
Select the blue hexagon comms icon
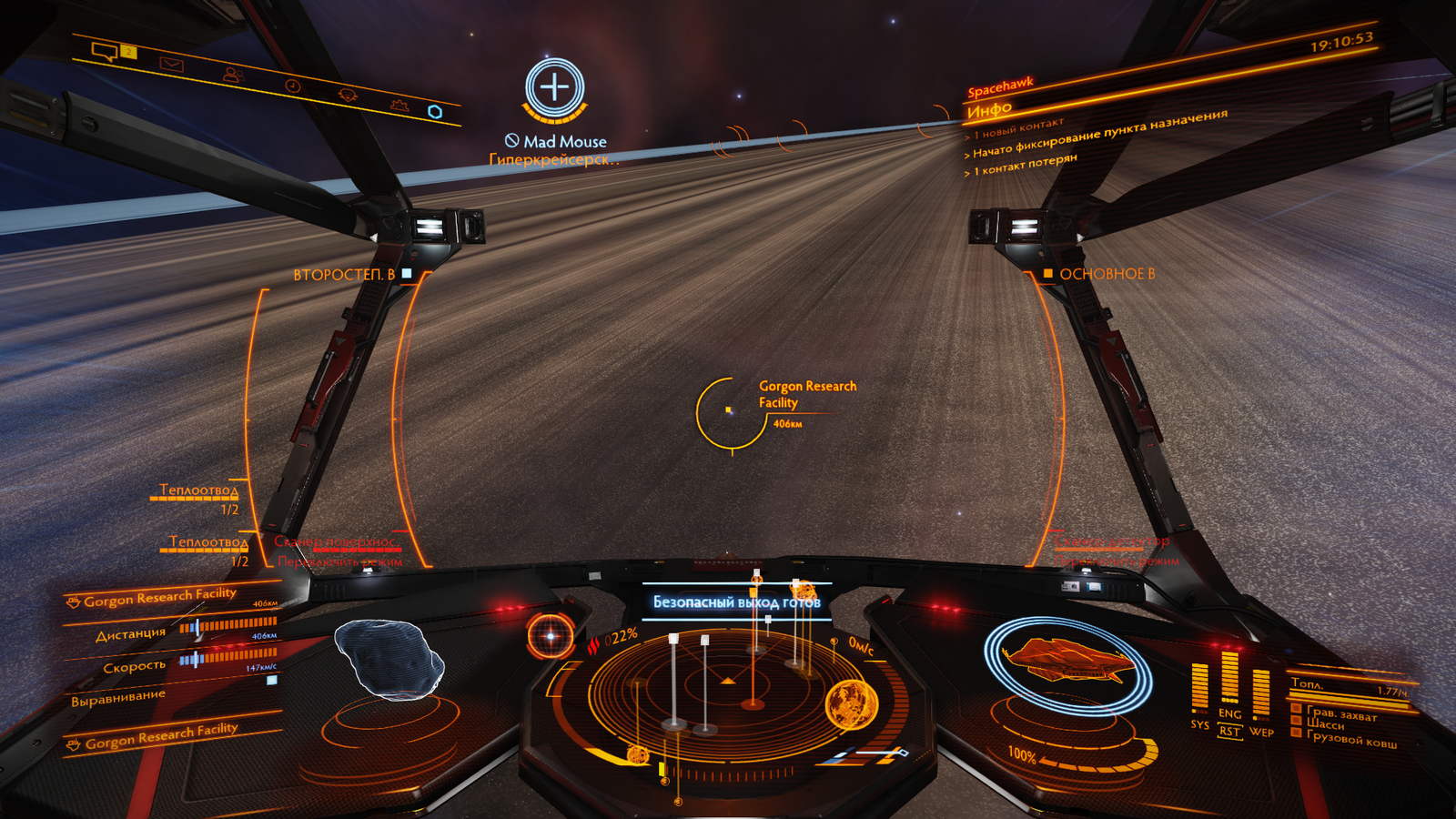(x=435, y=112)
